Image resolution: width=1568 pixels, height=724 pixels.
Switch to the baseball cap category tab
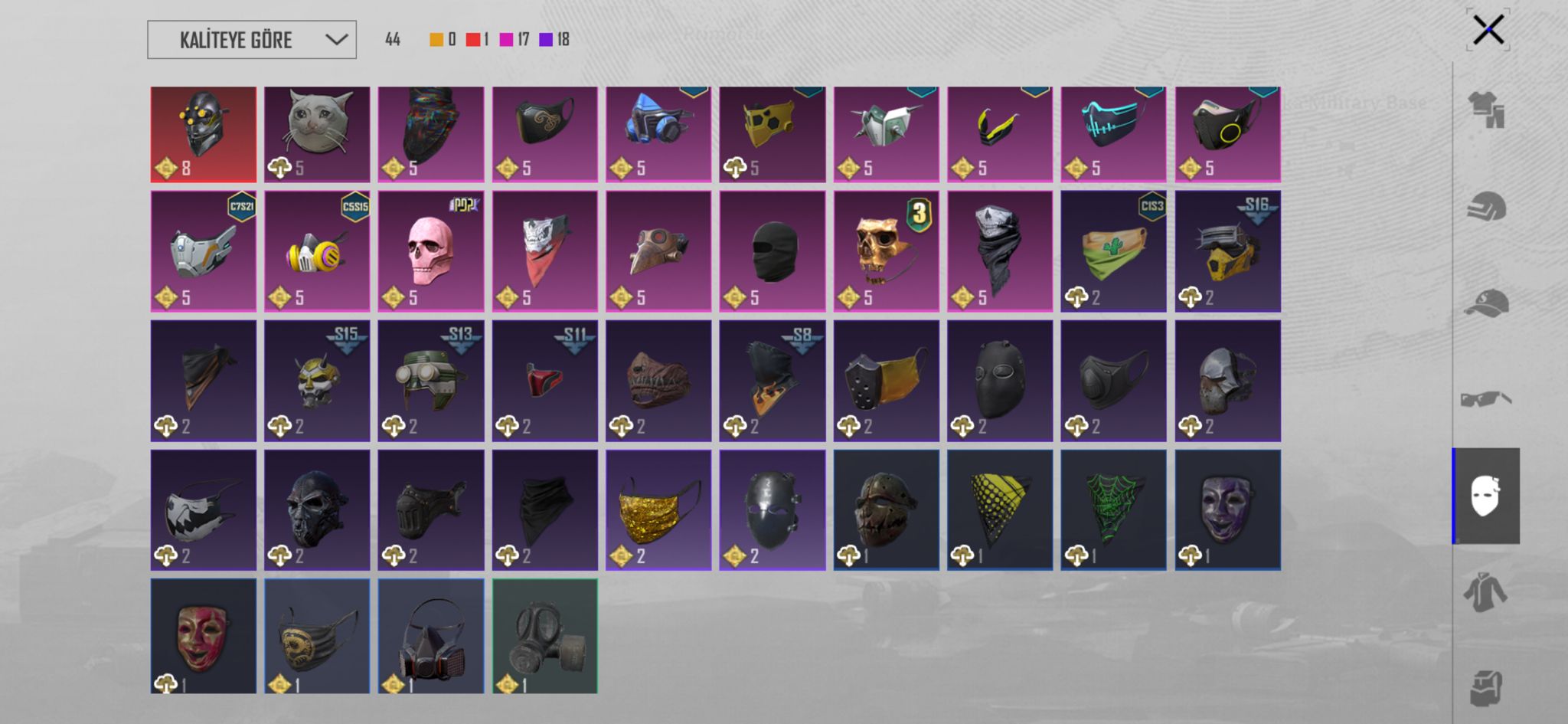tap(1486, 303)
